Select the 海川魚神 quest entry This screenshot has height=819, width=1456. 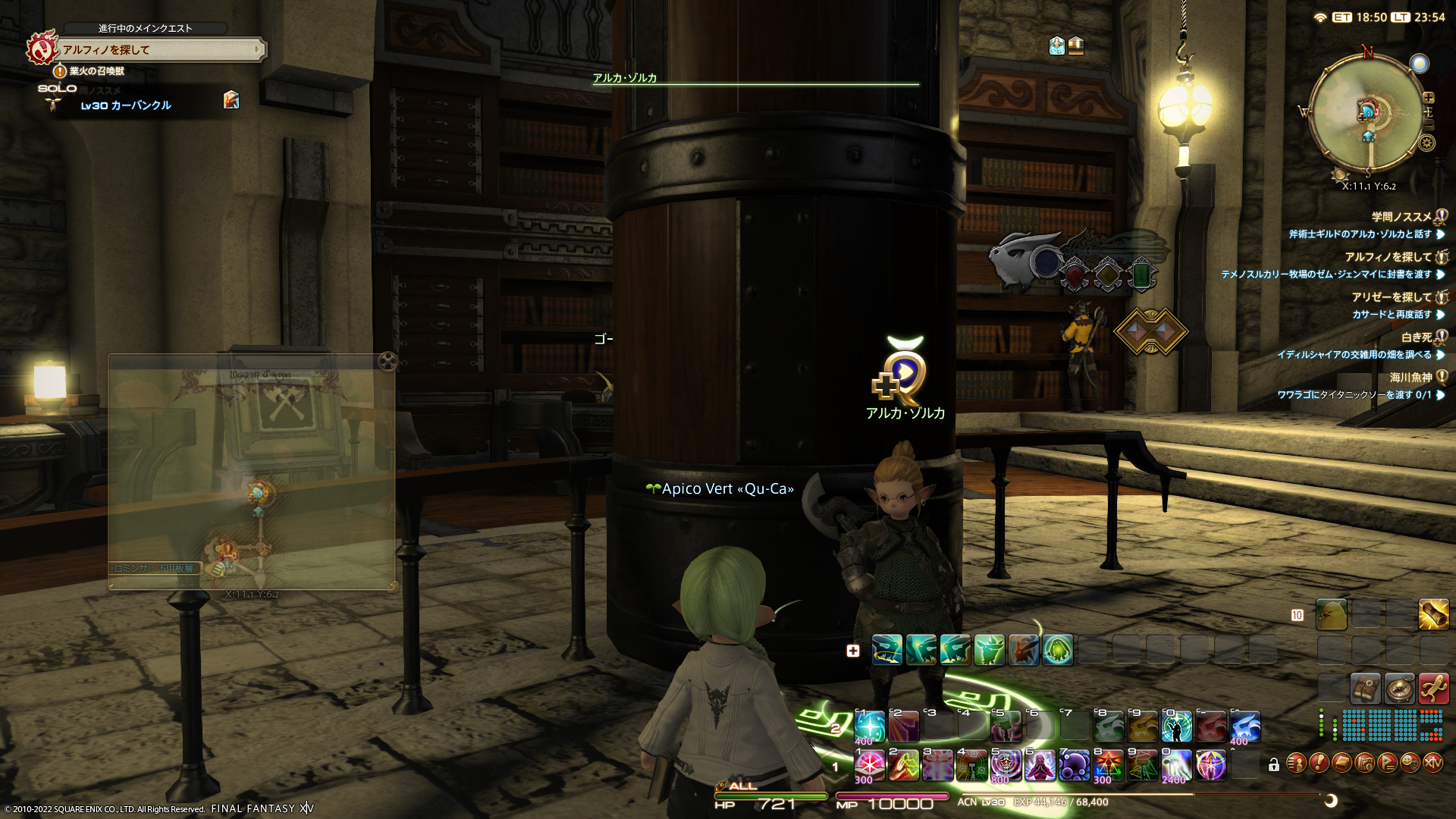[1410, 378]
